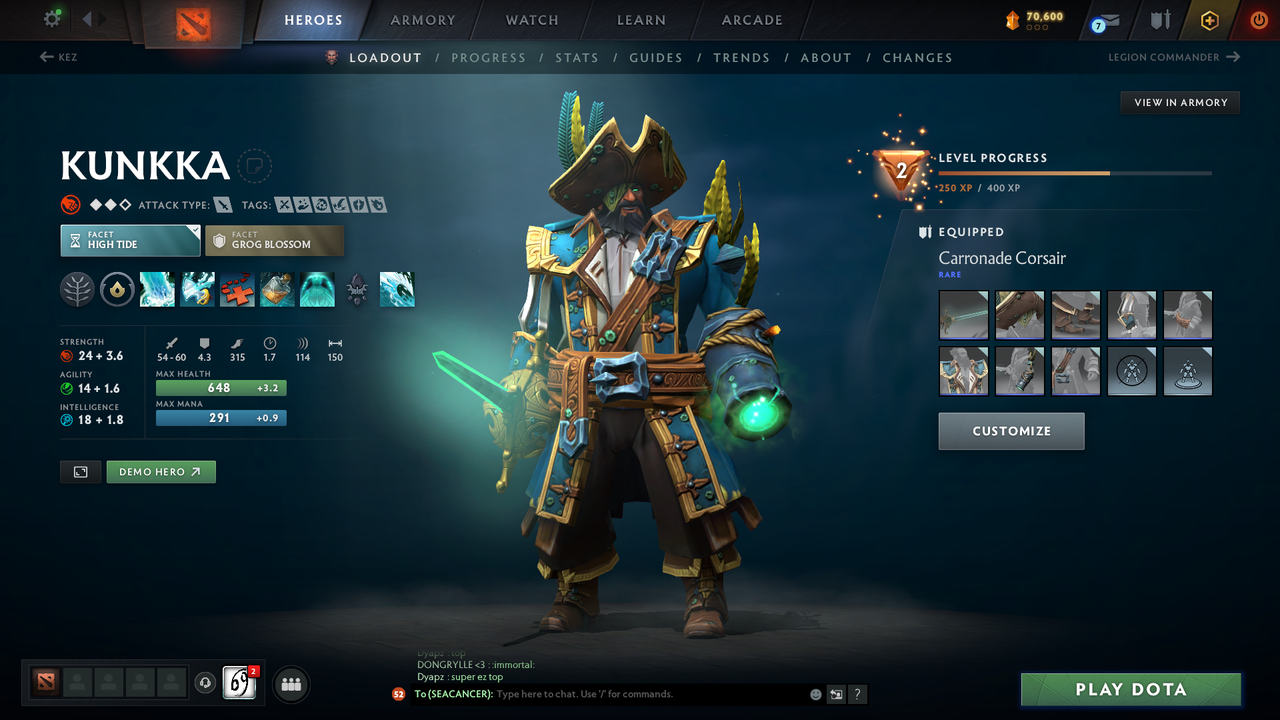Click the chat input field to type
1280x720 pixels.
coord(600,694)
